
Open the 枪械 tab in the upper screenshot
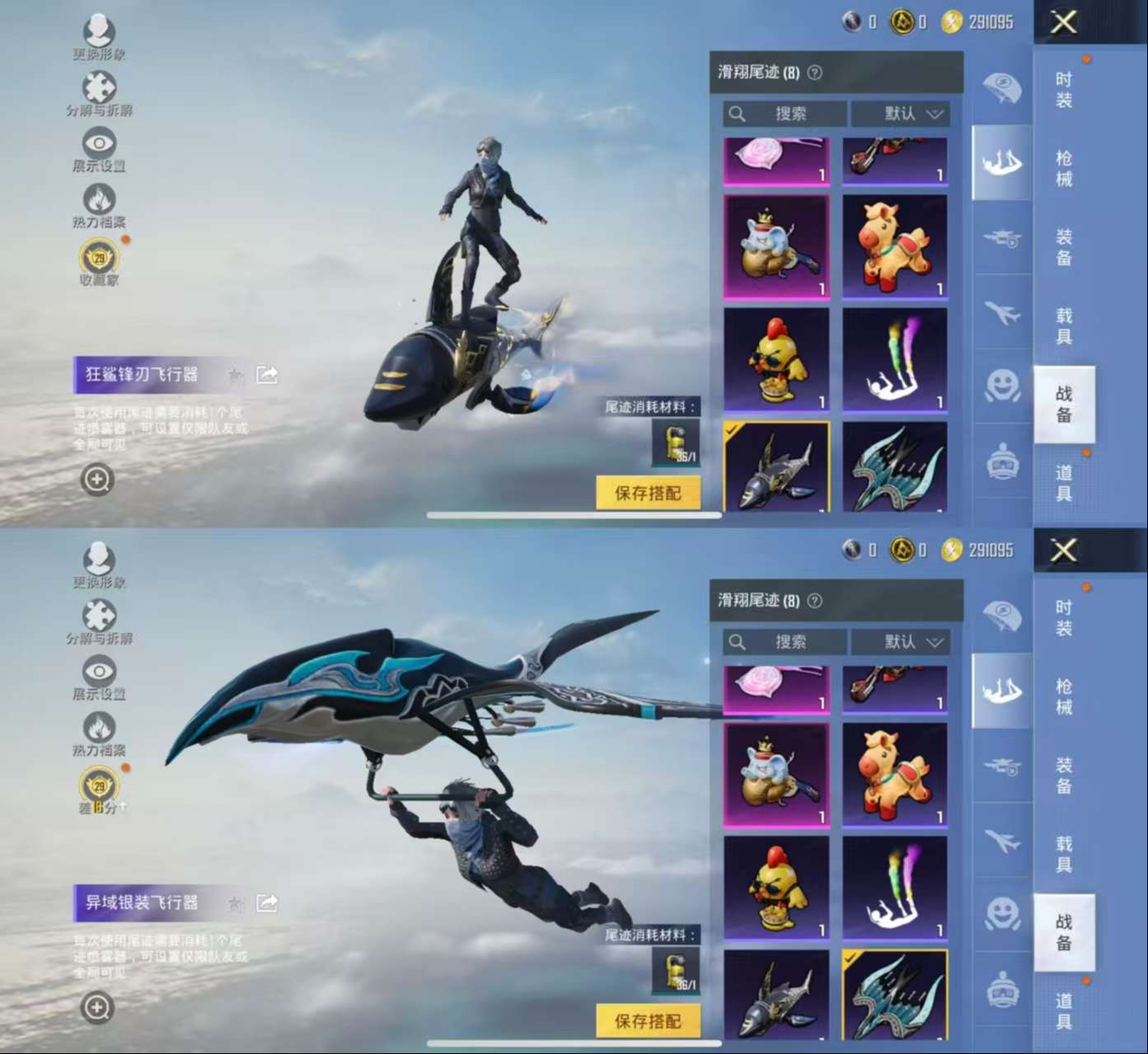(1064, 168)
